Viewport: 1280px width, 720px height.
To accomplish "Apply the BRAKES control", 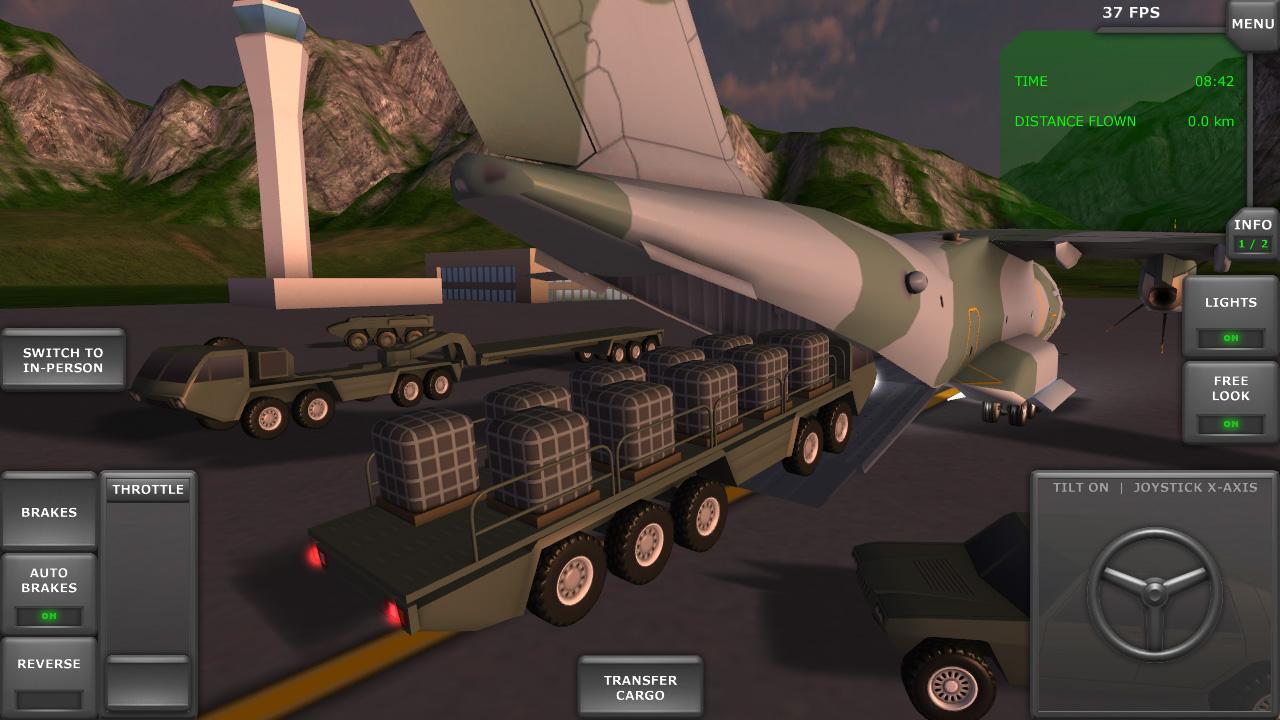I will click(x=48, y=511).
